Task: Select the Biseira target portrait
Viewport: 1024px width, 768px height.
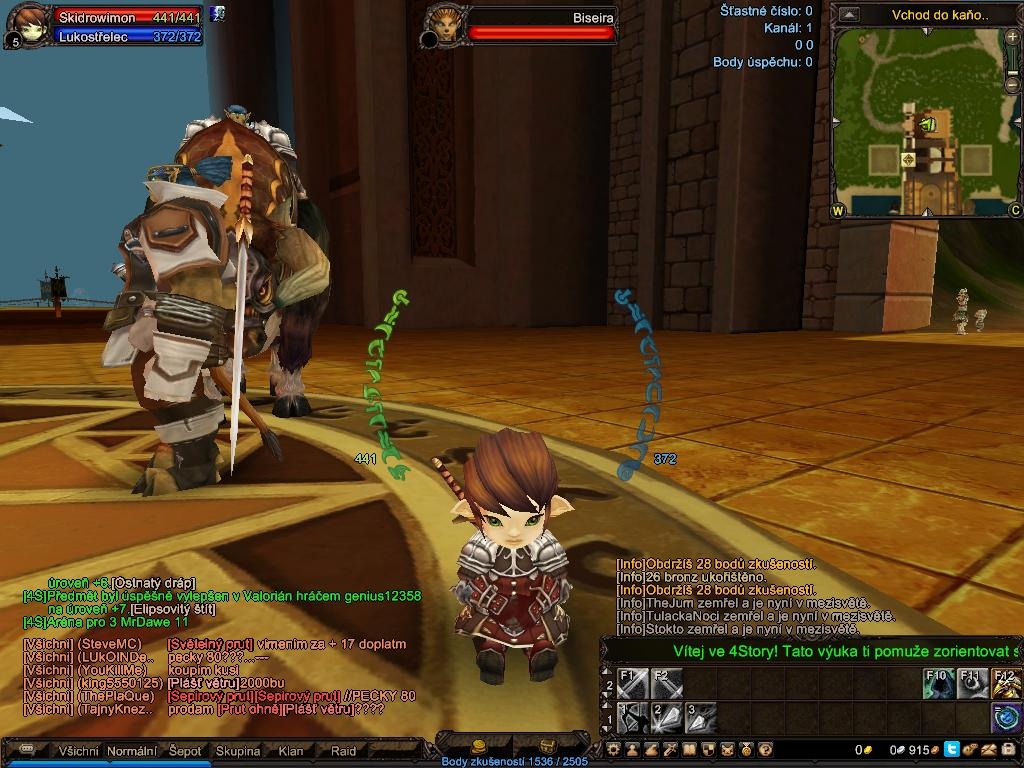Action: [x=444, y=24]
